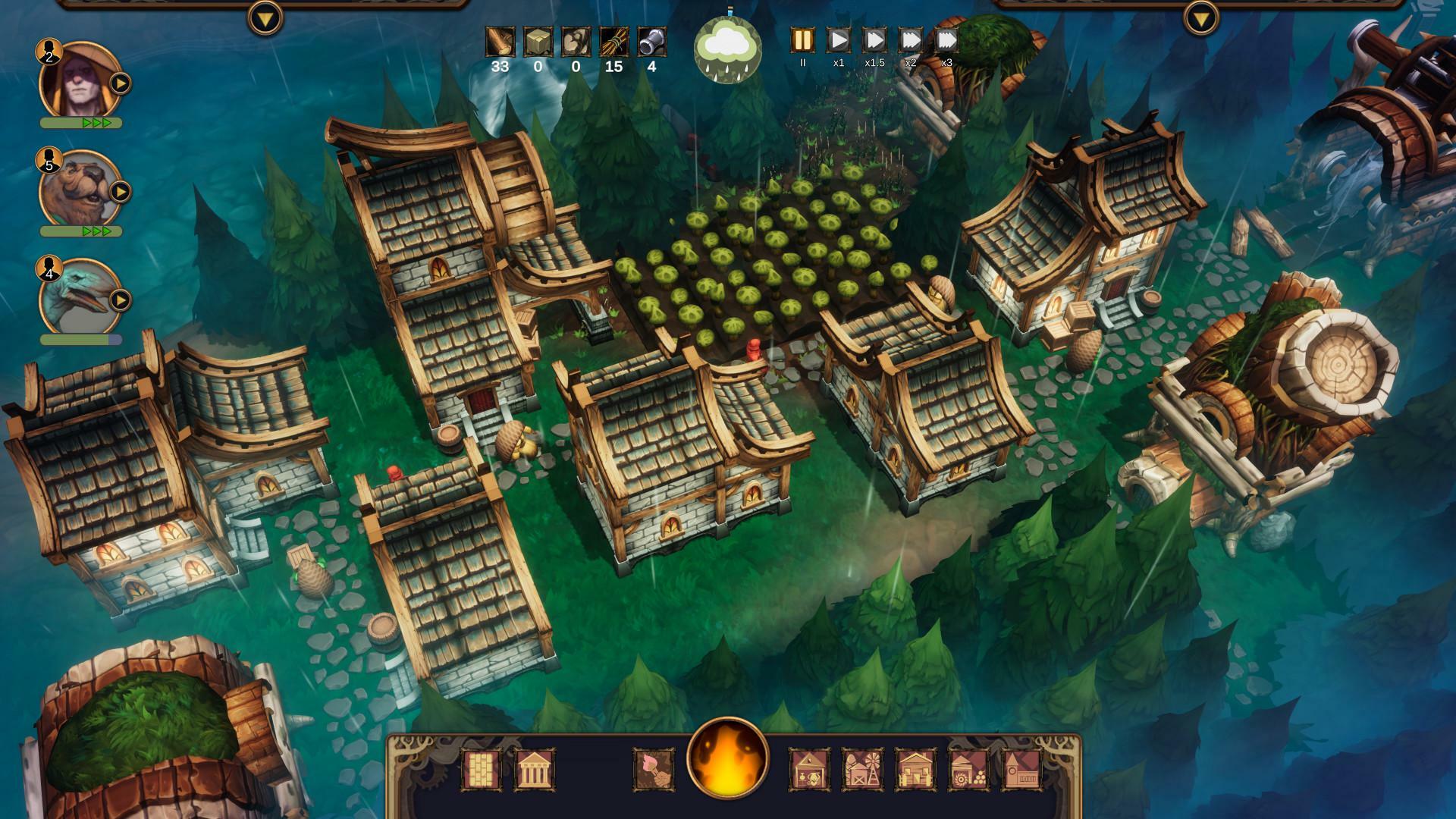Activate the x3 fast-forward speed
The image size is (1456, 819).
point(946,40)
